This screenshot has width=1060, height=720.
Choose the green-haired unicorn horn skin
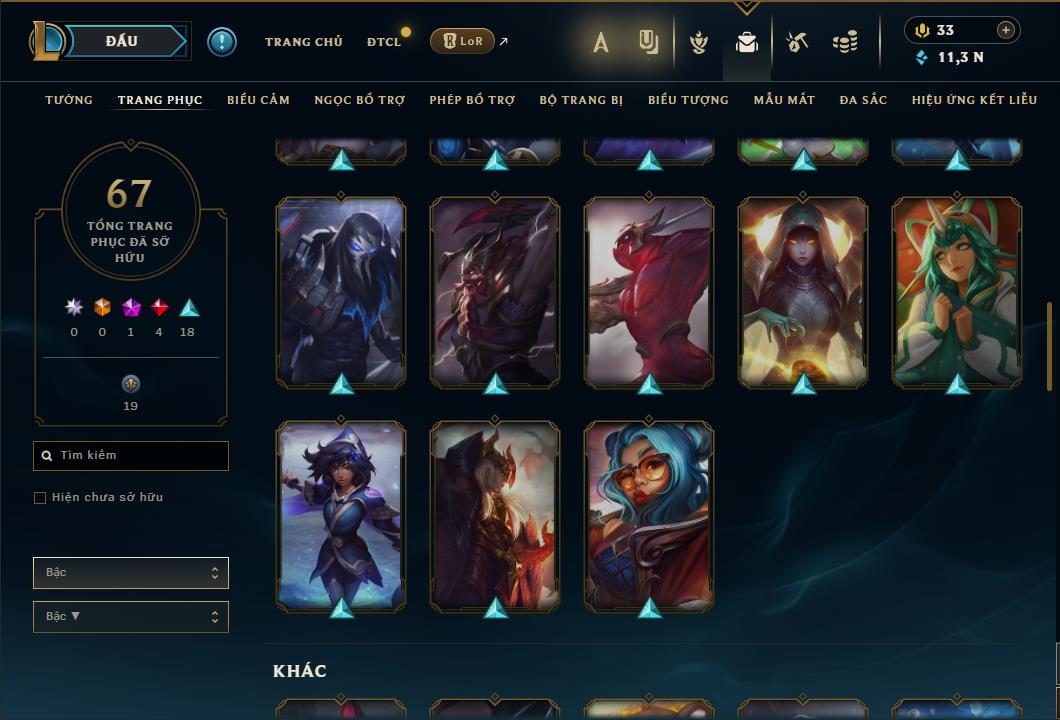tap(957, 291)
